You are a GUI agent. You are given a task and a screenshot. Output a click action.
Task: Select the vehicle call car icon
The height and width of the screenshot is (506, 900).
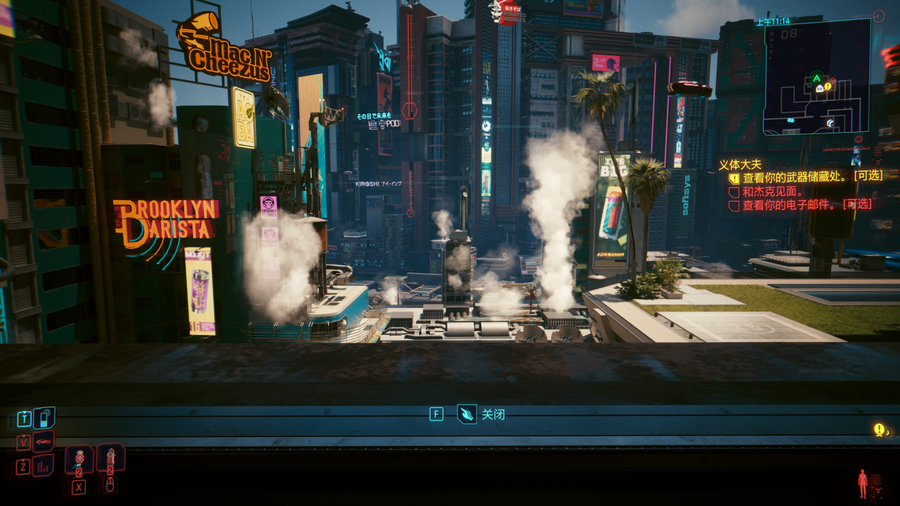(x=44, y=442)
